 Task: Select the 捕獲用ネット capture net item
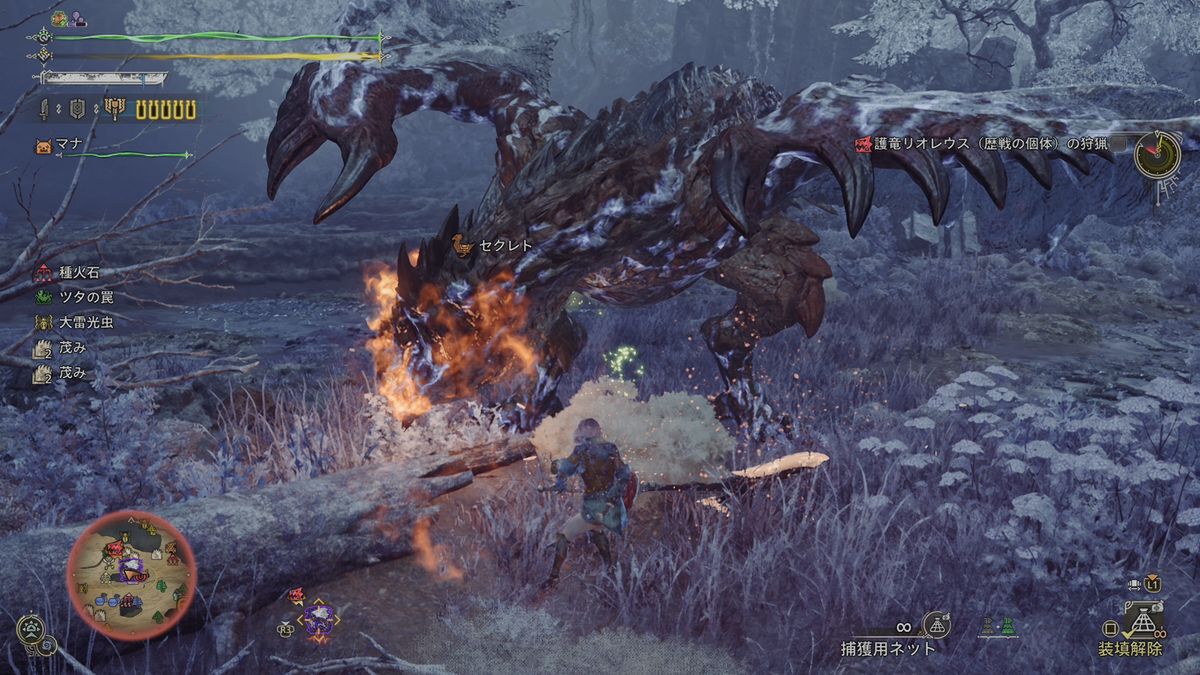click(x=888, y=647)
